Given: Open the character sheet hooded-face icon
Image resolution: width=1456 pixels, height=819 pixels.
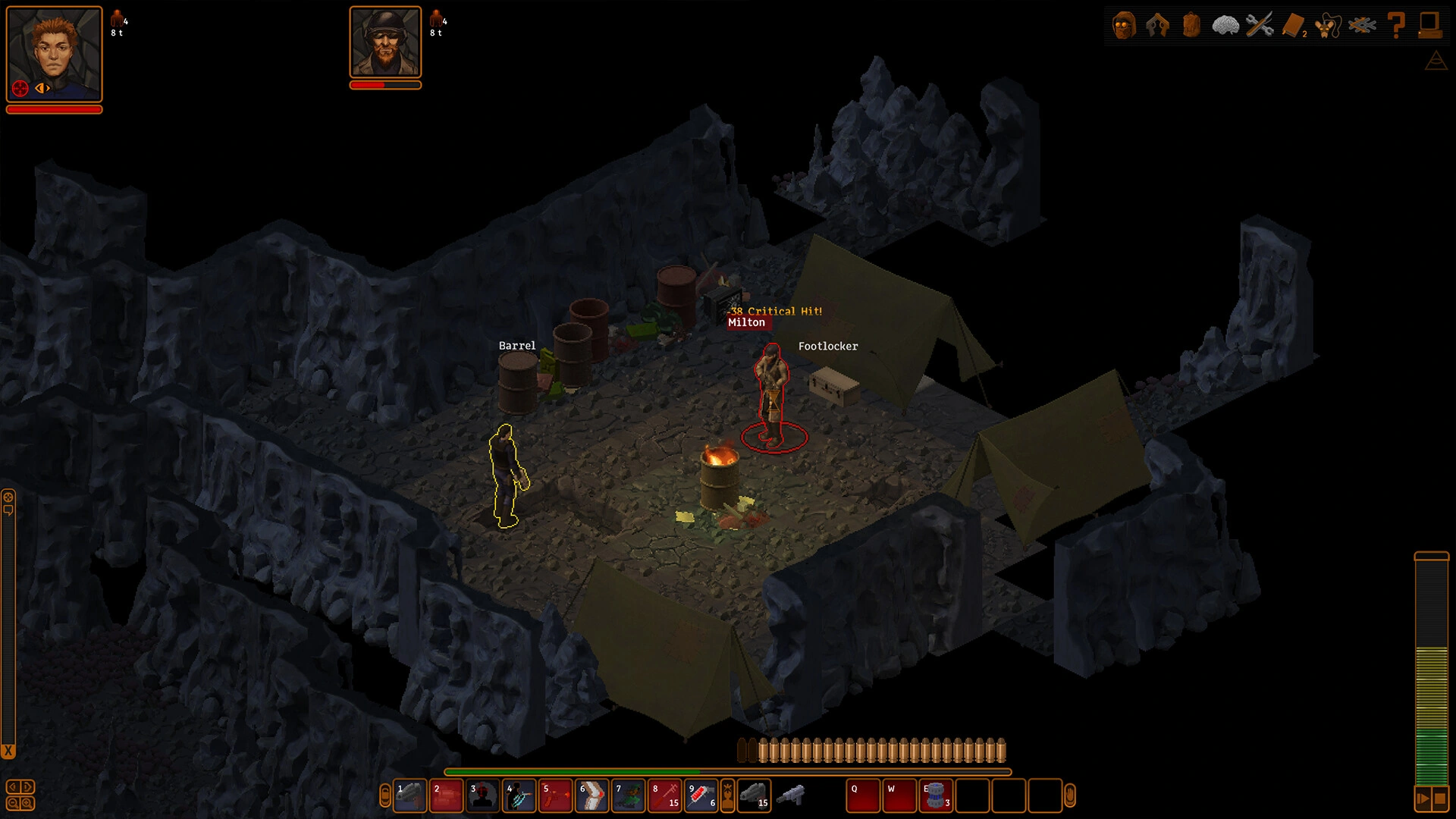Looking at the screenshot, I should [x=1124, y=25].
